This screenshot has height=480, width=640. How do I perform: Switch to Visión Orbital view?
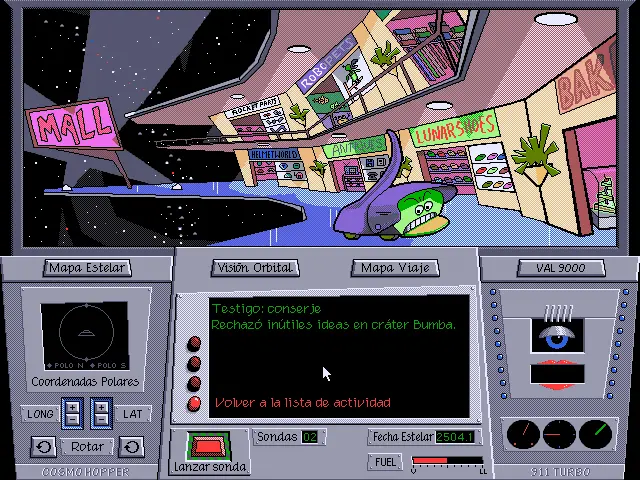tap(255, 268)
